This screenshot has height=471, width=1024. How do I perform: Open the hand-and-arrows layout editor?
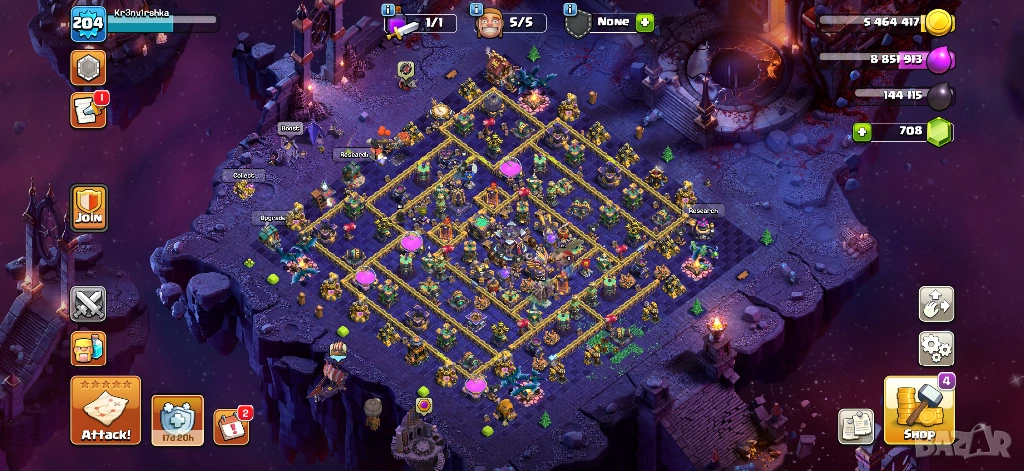(936, 304)
